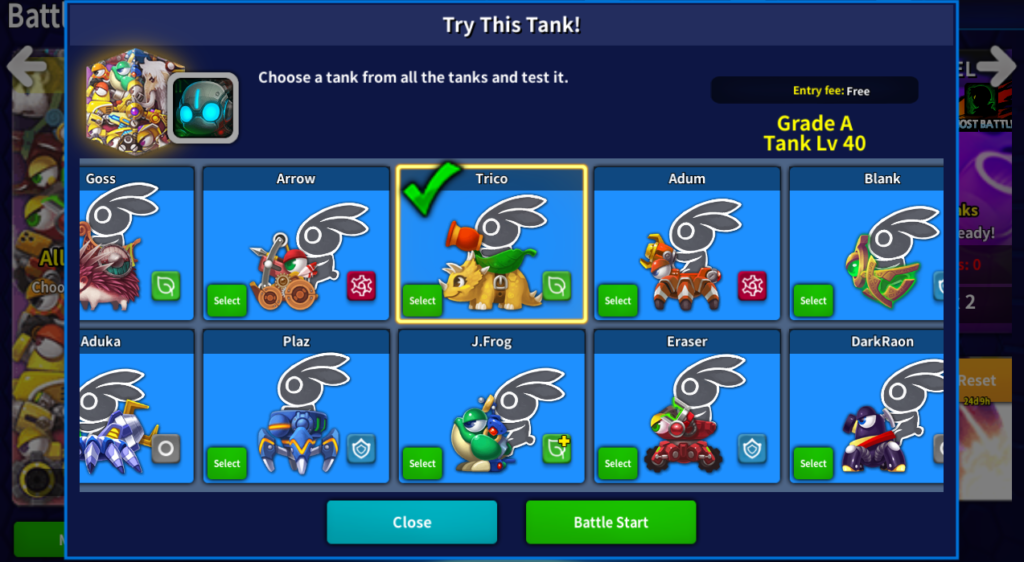Choose the Adum tank's Select button
Image resolution: width=1024 pixels, height=562 pixels.
coord(618,300)
